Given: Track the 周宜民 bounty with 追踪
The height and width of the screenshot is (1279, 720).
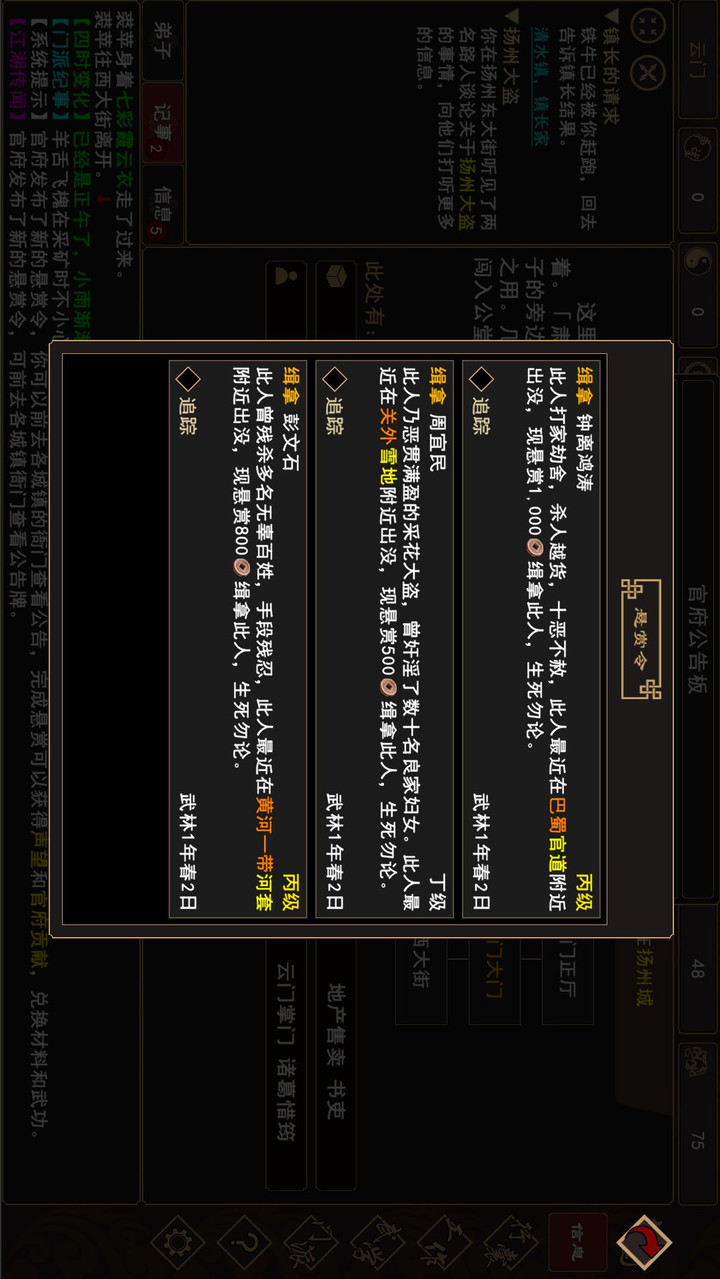Looking at the screenshot, I should (x=334, y=403).
